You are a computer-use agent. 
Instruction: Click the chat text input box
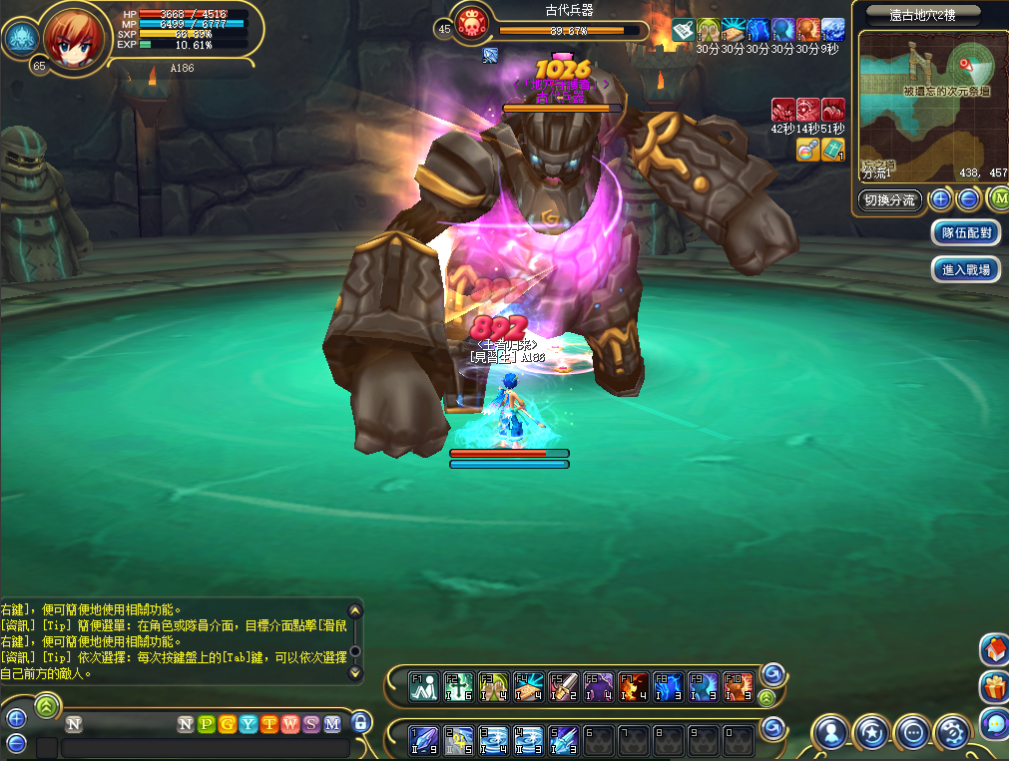pos(205,748)
